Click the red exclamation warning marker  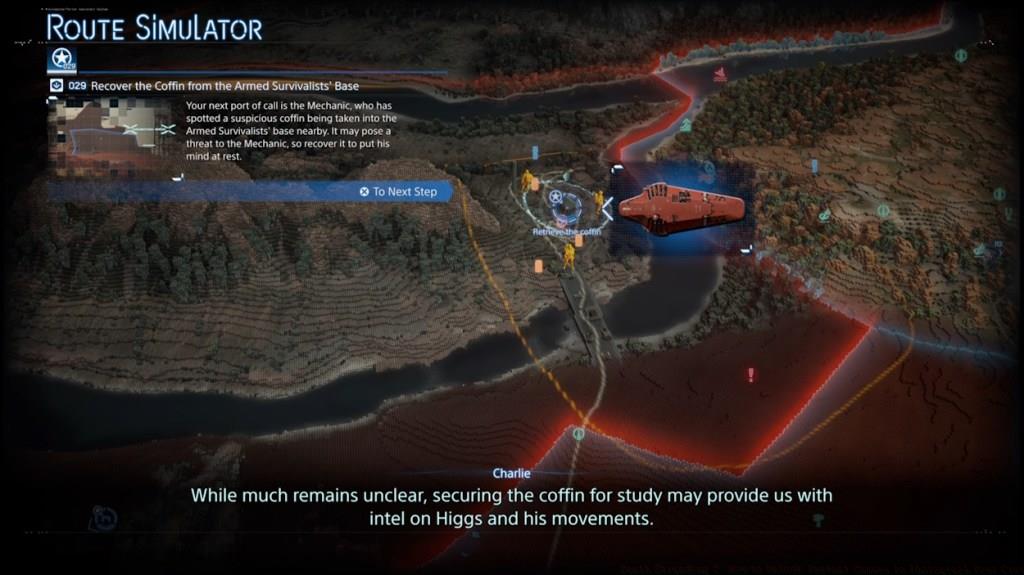pyautogui.click(x=751, y=375)
